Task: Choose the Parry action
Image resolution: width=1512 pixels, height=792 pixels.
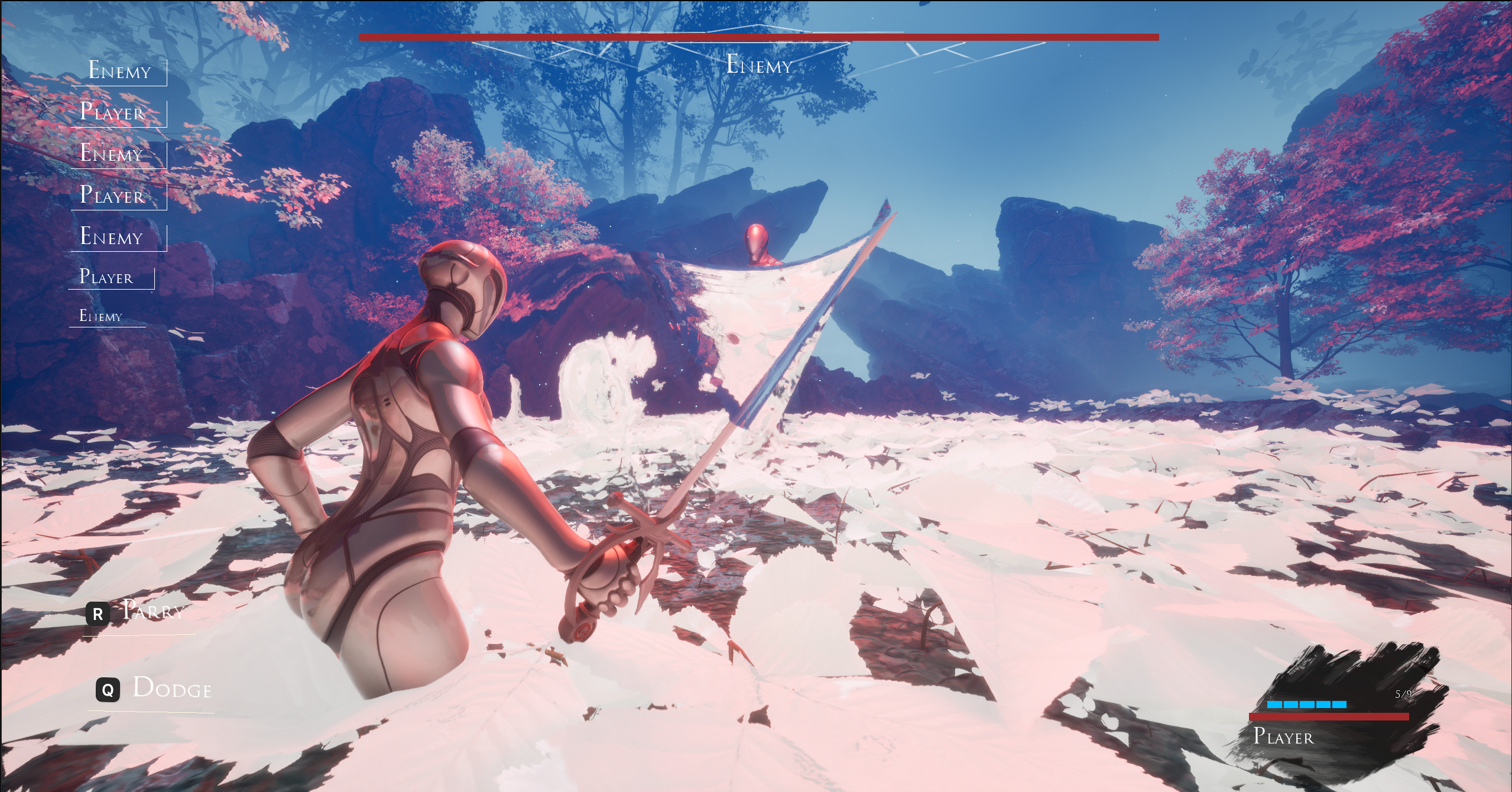Action: 139,612
